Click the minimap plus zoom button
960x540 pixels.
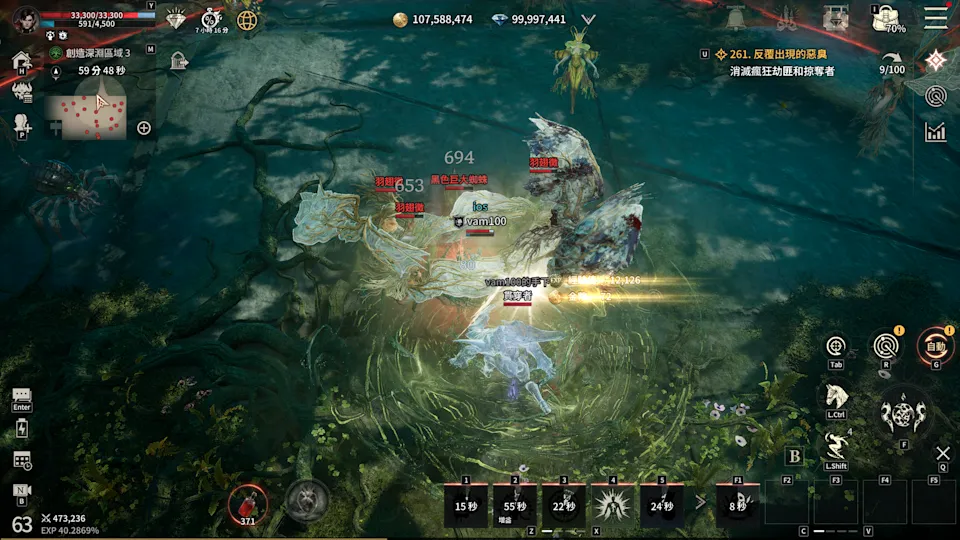144,128
